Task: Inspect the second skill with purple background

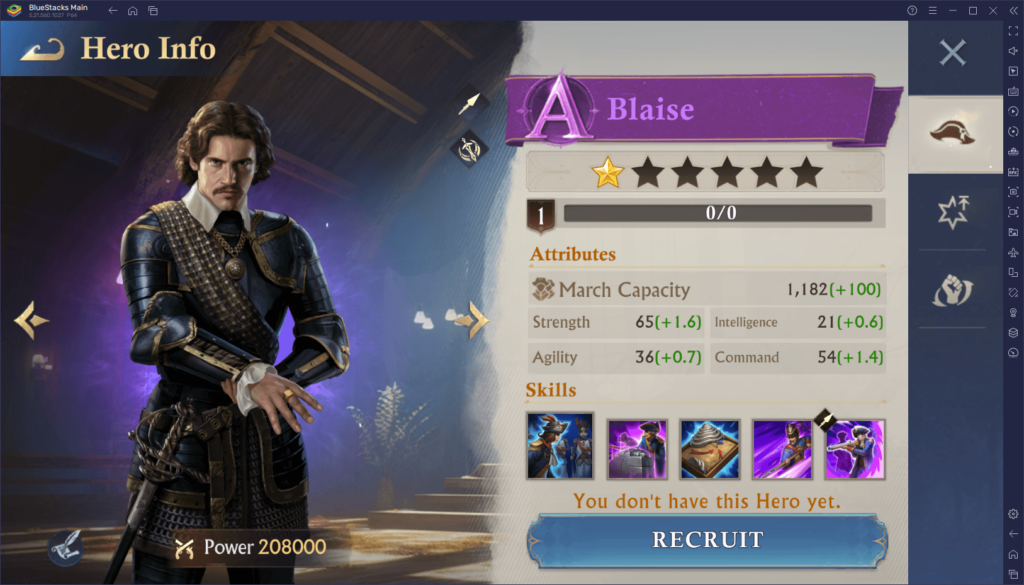Action: tap(636, 449)
